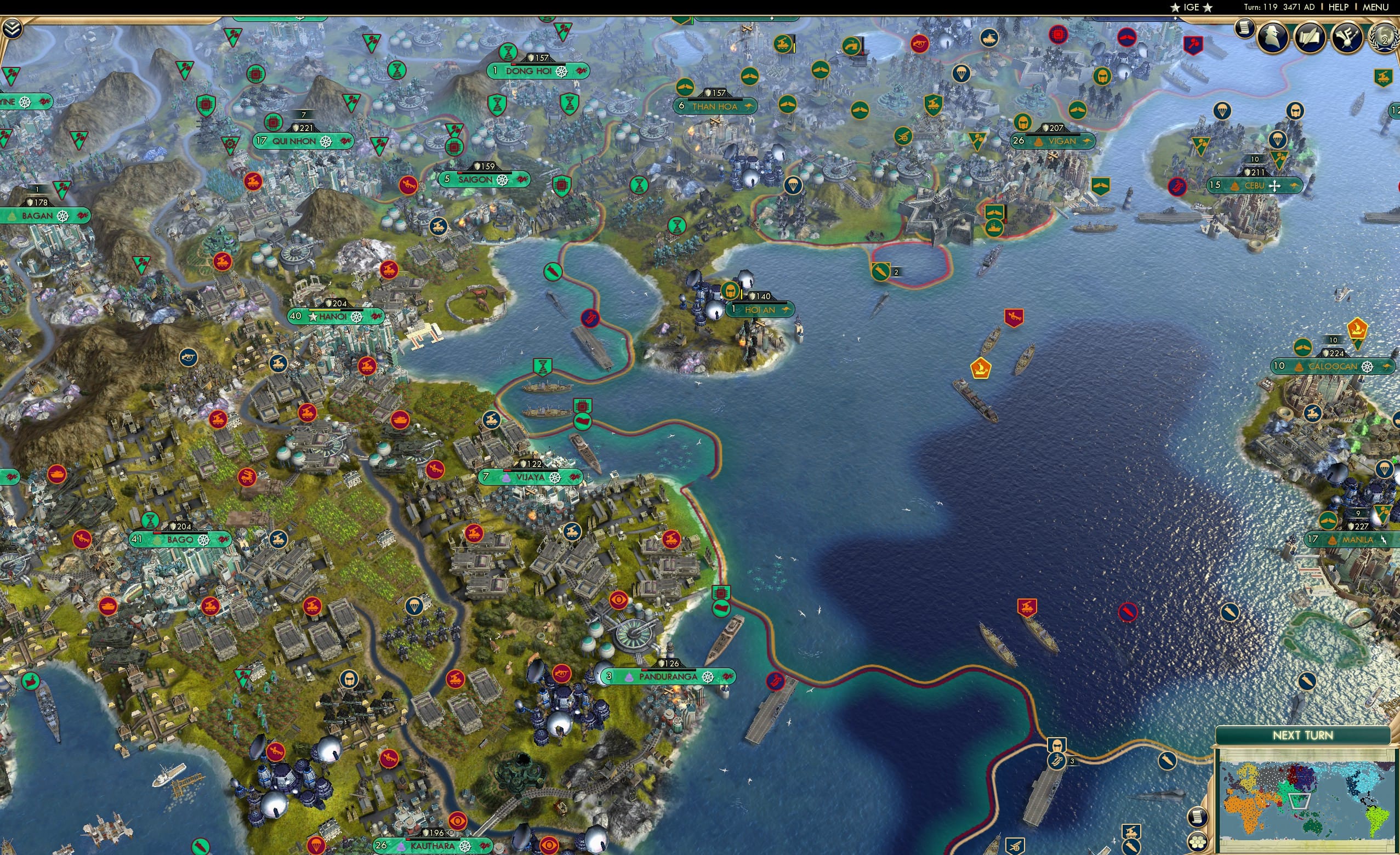1400x855 pixels.
Task: Open the MENU from the top bar
Action: [x=1375, y=7]
